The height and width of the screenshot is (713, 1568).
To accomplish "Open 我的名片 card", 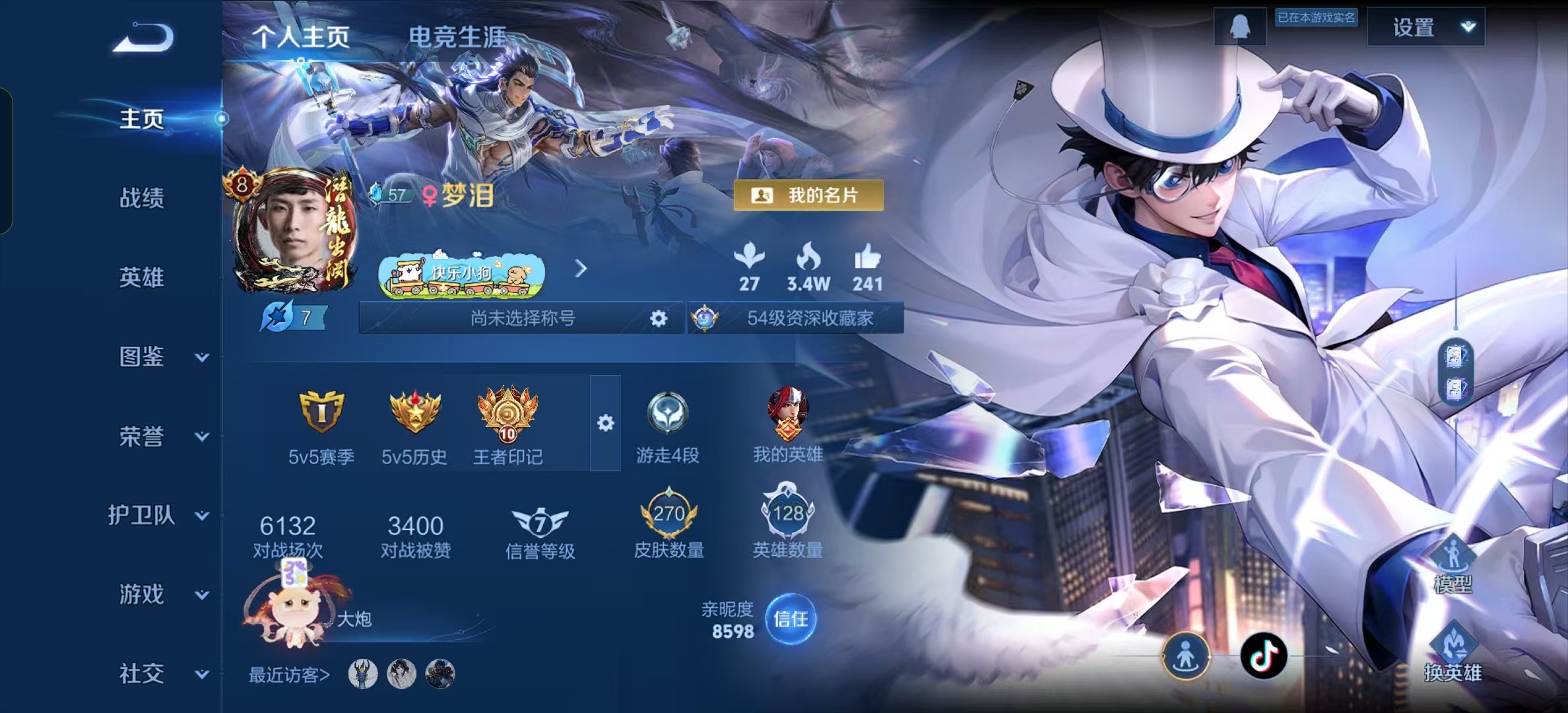I will [808, 195].
